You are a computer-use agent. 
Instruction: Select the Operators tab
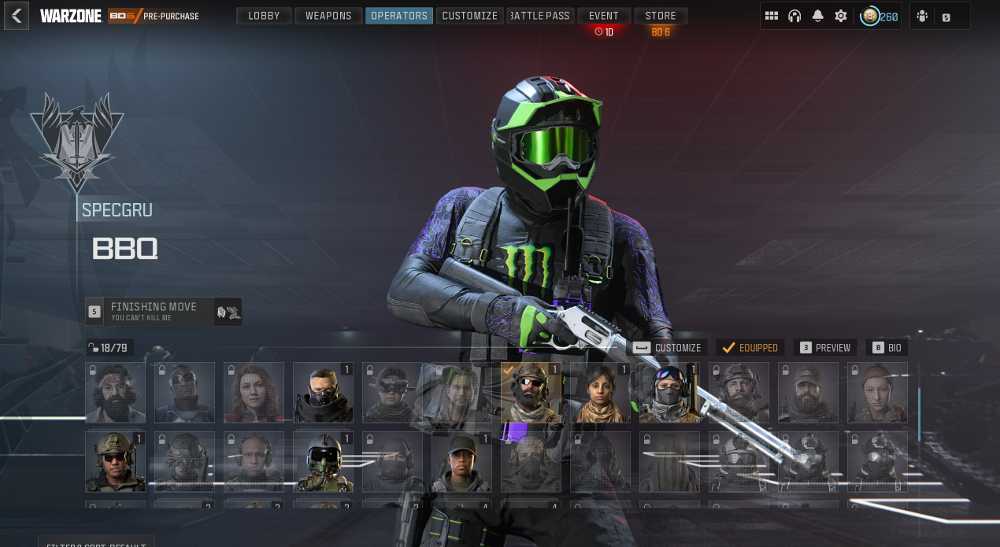pos(399,16)
